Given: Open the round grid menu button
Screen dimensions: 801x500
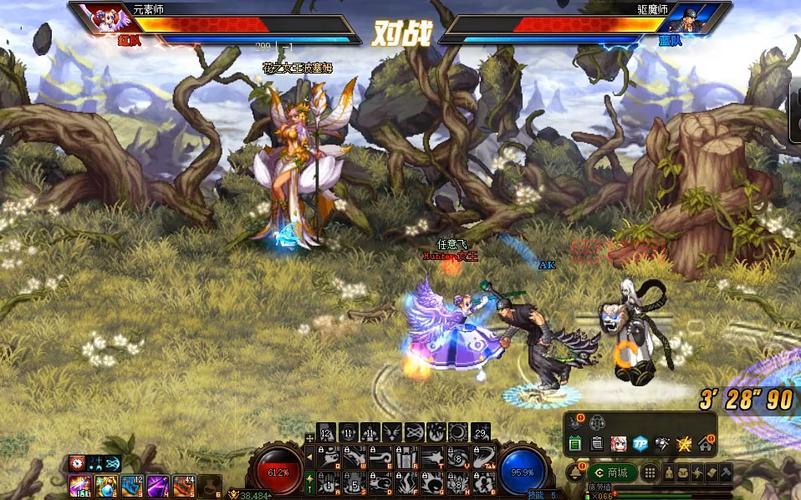Looking at the screenshot, I should [x=650, y=472].
